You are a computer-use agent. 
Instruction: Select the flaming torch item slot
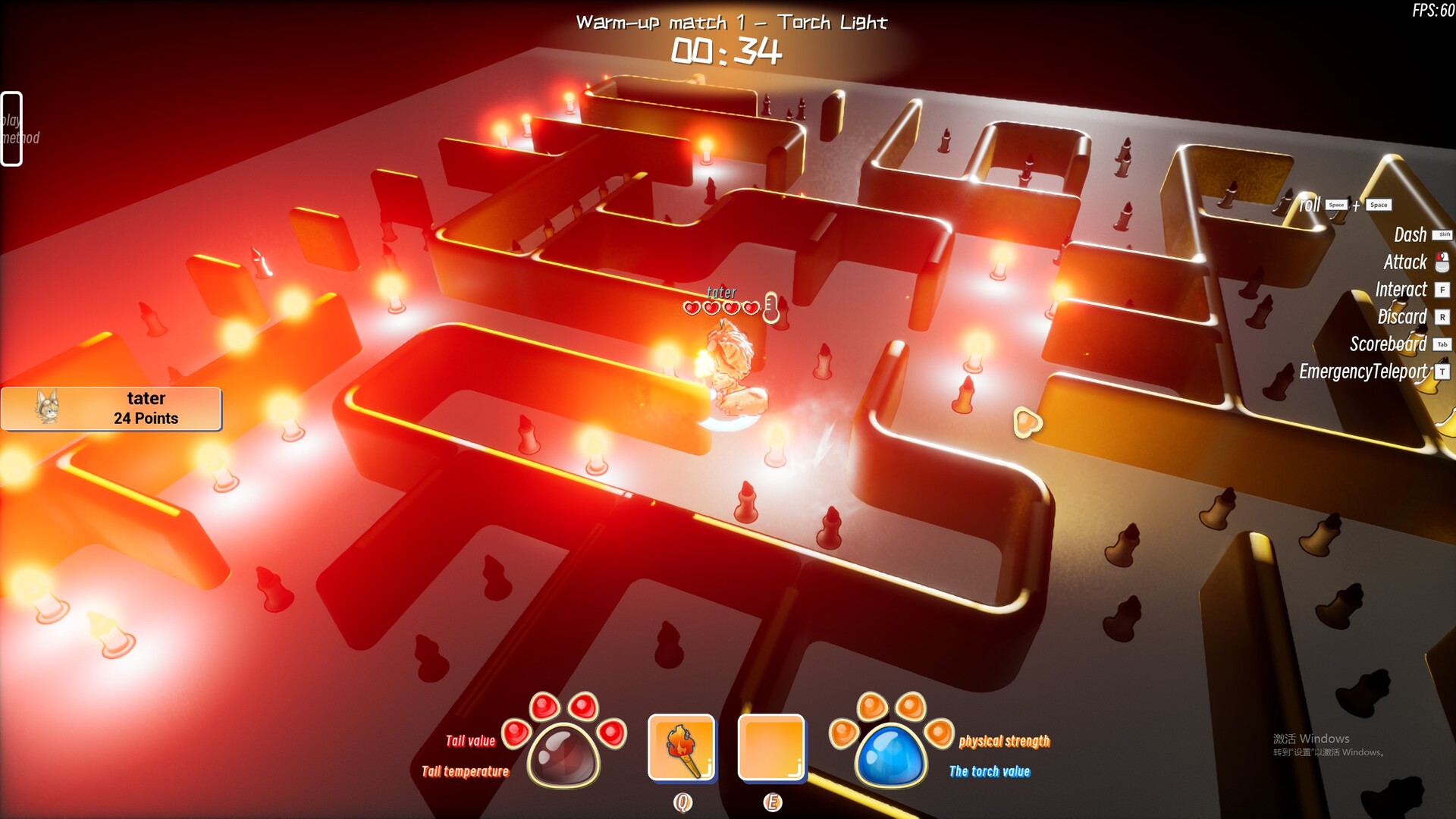[681, 747]
